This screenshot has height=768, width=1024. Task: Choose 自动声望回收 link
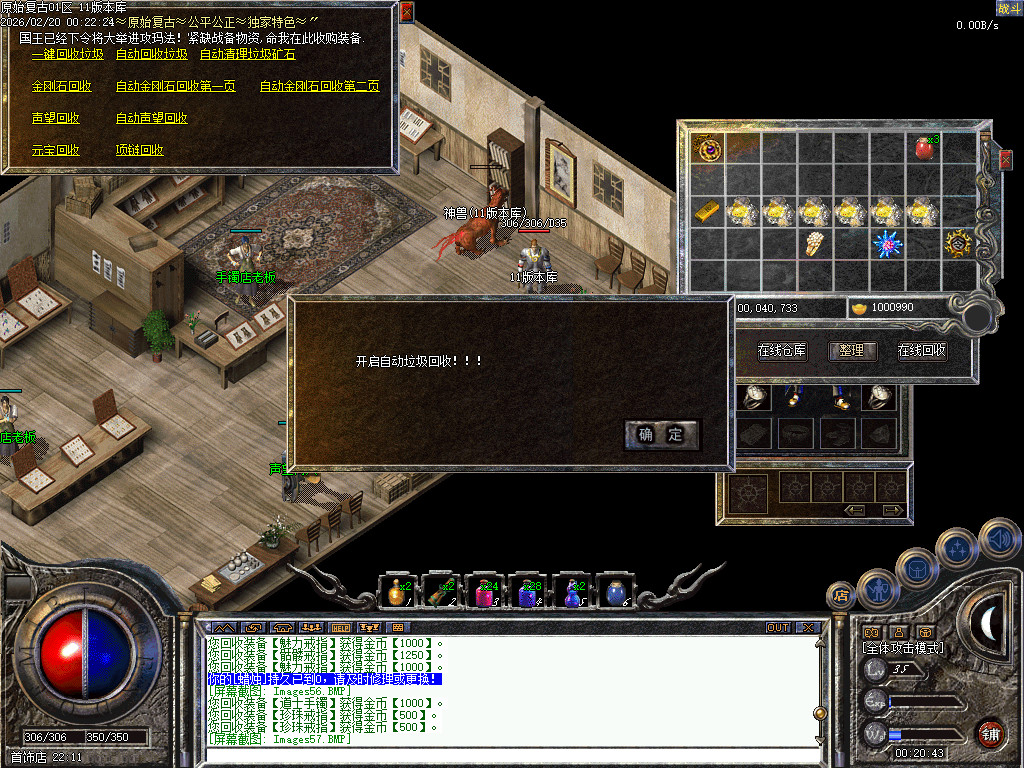coord(151,119)
